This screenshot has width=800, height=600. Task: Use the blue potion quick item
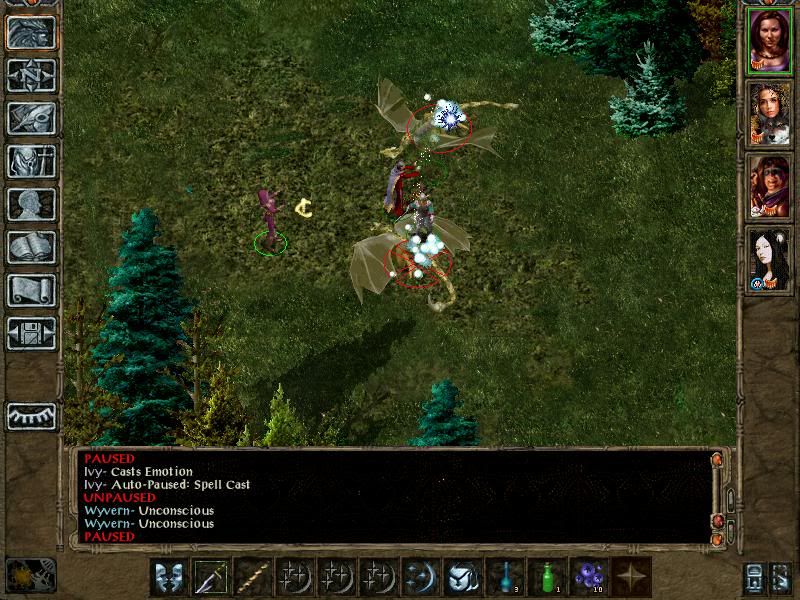click(x=505, y=577)
